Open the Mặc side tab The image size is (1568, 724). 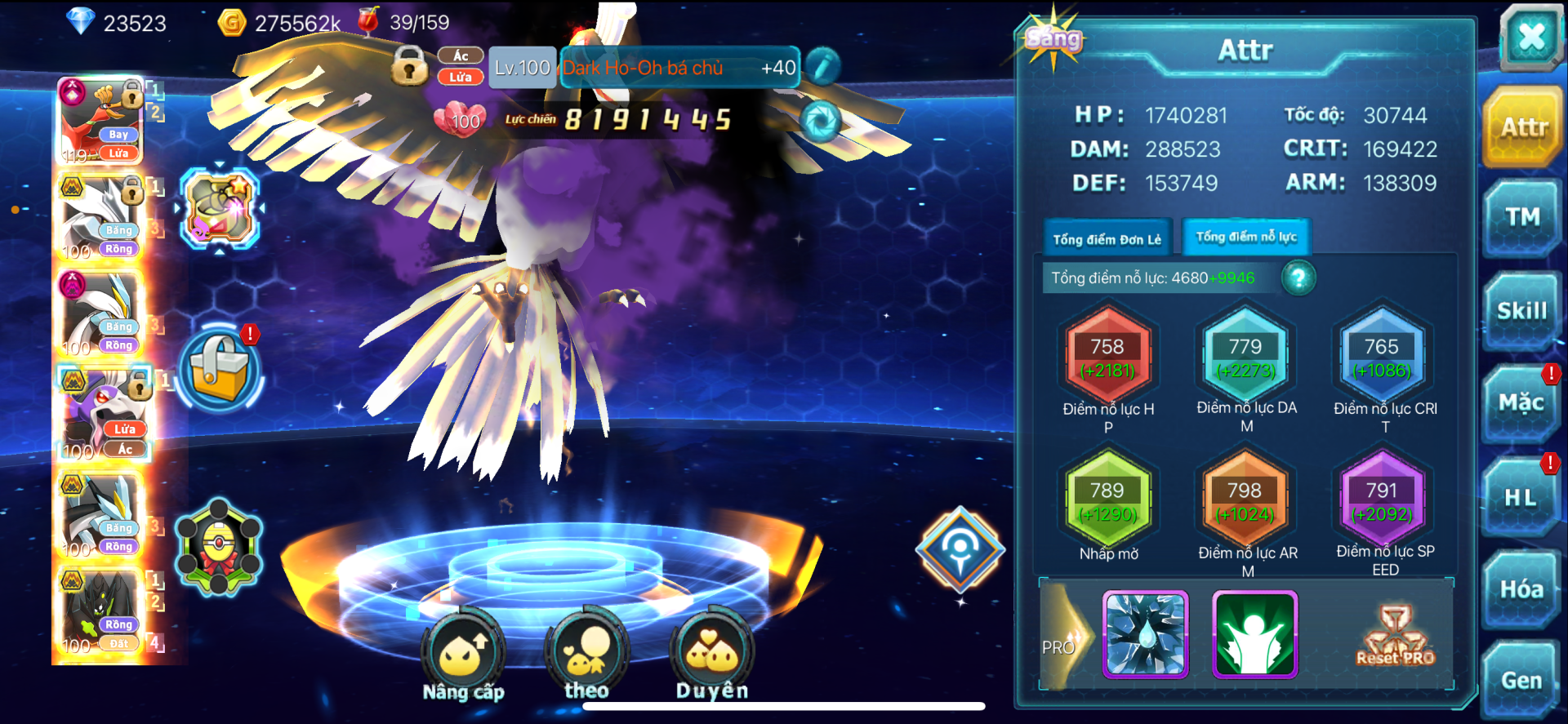tap(1521, 403)
